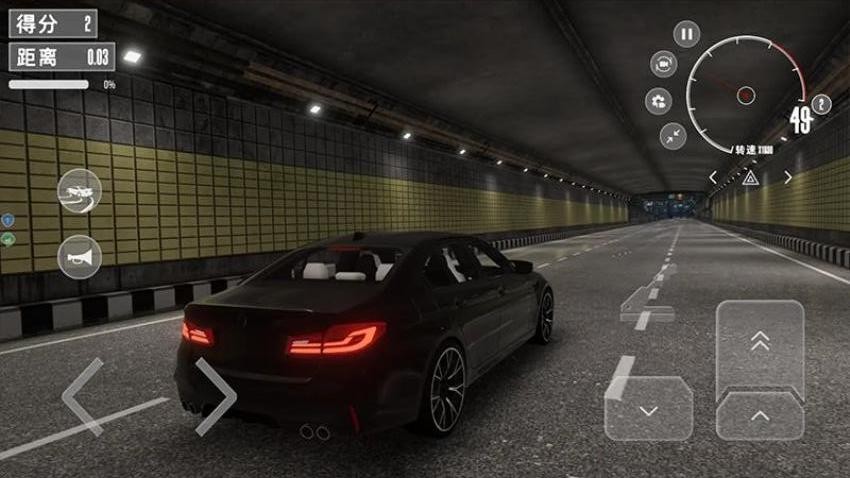The height and width of the screenshot is (478, 850).
Task: Toggle the hazard warning triangle lights
Action: [x=750, y=177]
